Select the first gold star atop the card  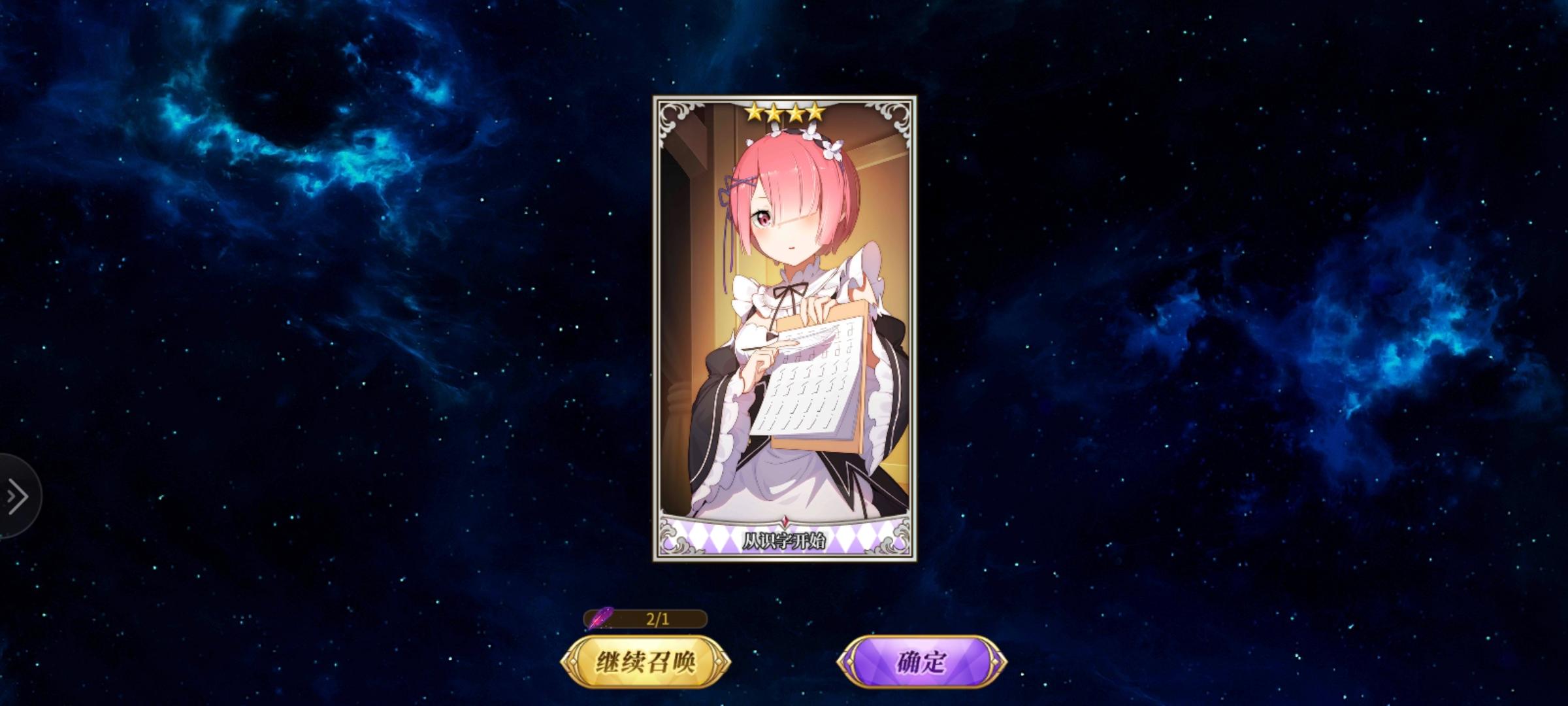(x=755, y=112)
